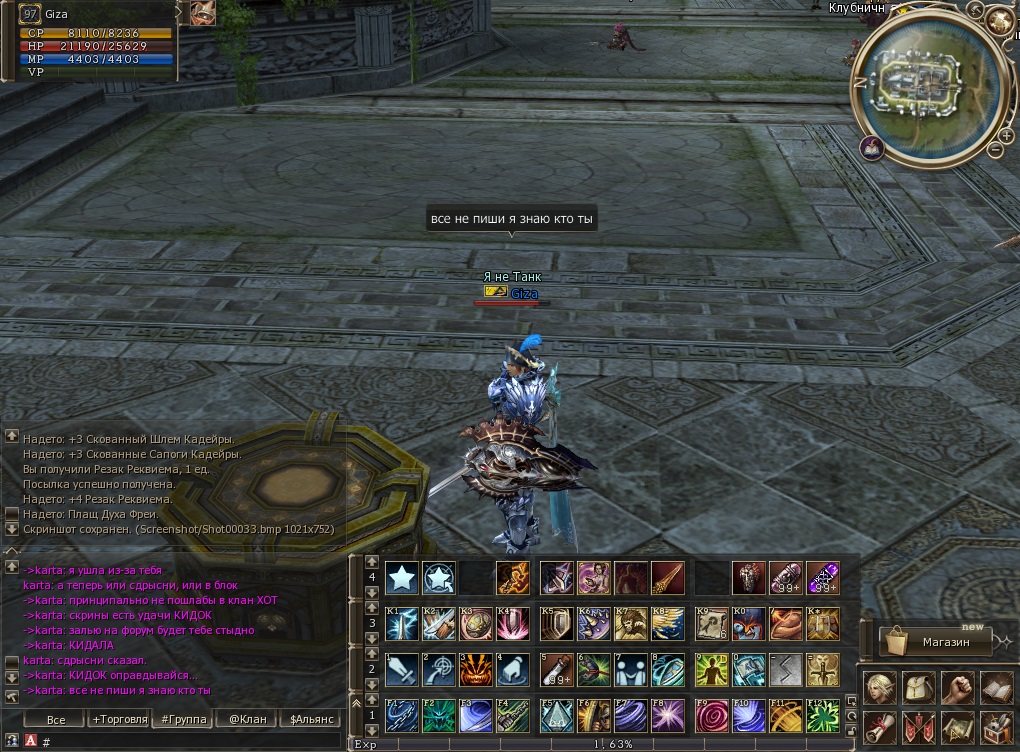Open the system menu treasure chest icon
Image resolution: width=1020 pixels, height=752 pixels.
click(x=997, y=727)
